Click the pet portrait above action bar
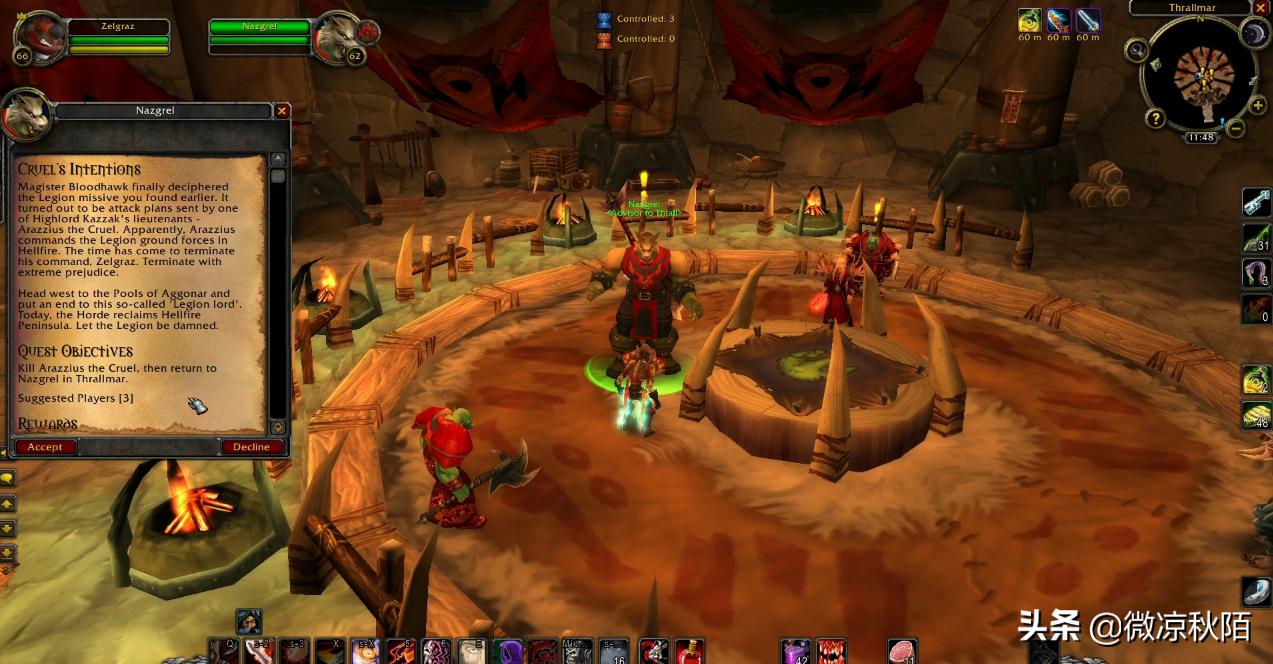Viewport: 1273px width, 664px height. (249, 621)
